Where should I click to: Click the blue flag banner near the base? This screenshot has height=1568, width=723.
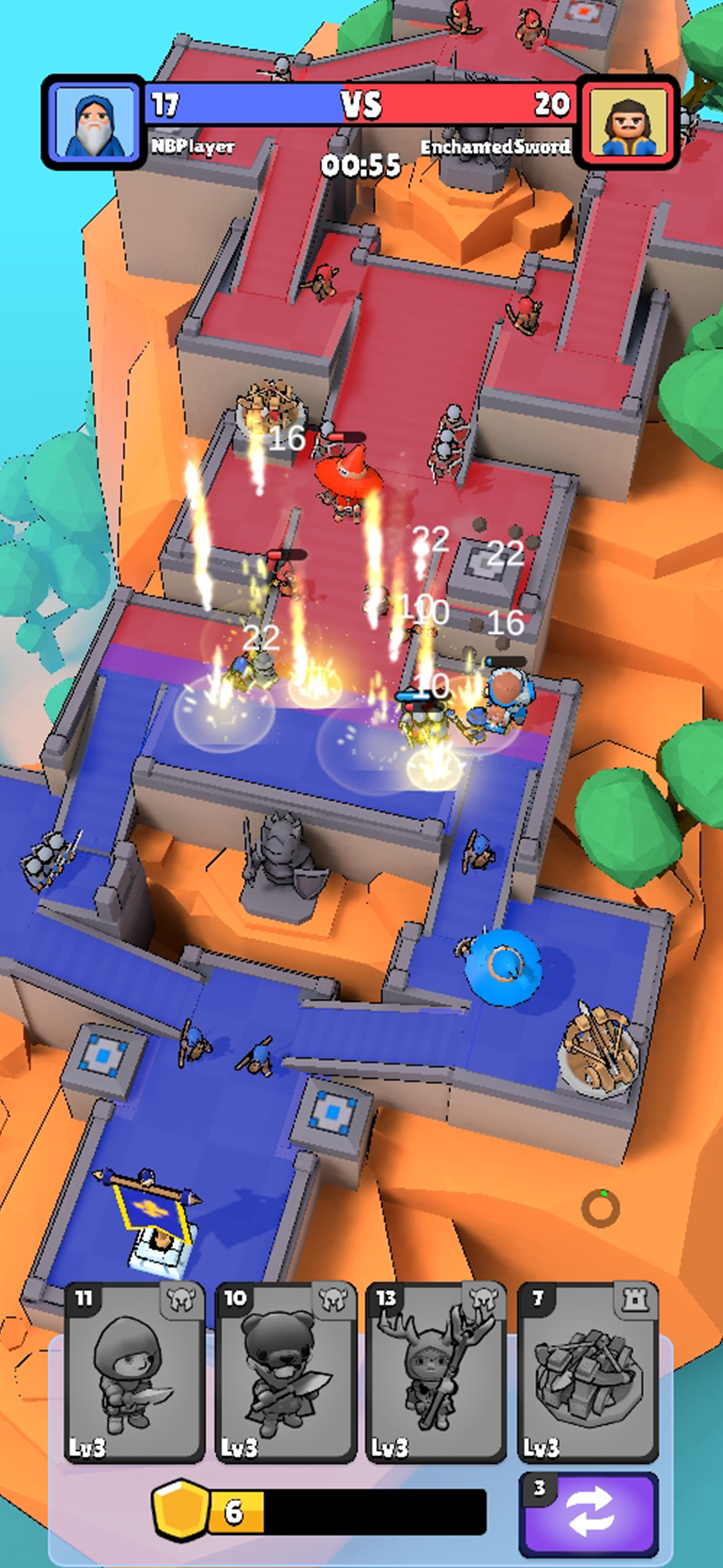pyautogui.click(x=149, y=1211)
